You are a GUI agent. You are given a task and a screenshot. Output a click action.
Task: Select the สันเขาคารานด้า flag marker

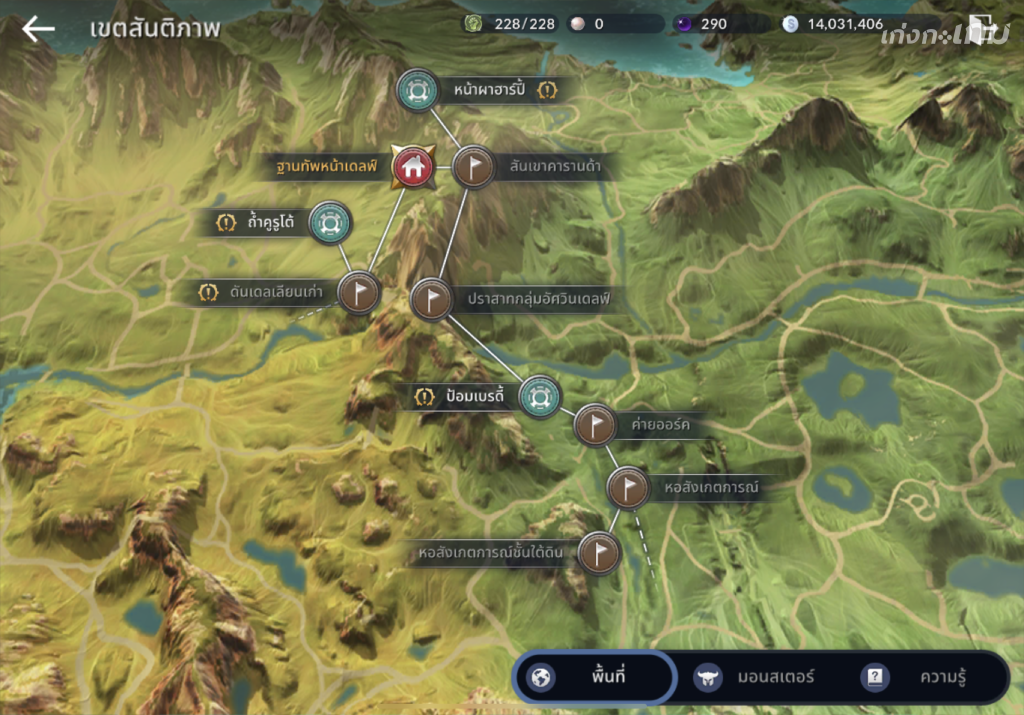pyautogui.click(x=473, y=166)
